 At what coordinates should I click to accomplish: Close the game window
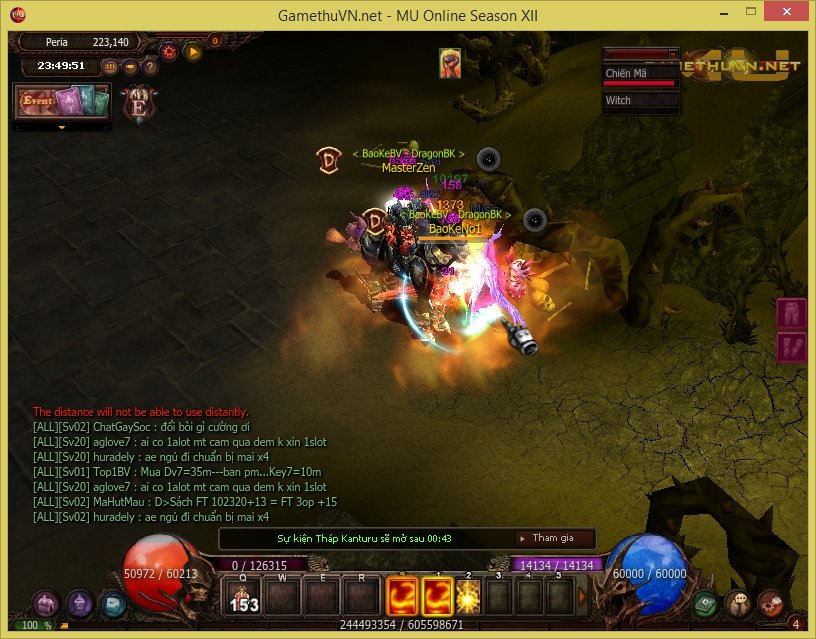coord(788,15)
